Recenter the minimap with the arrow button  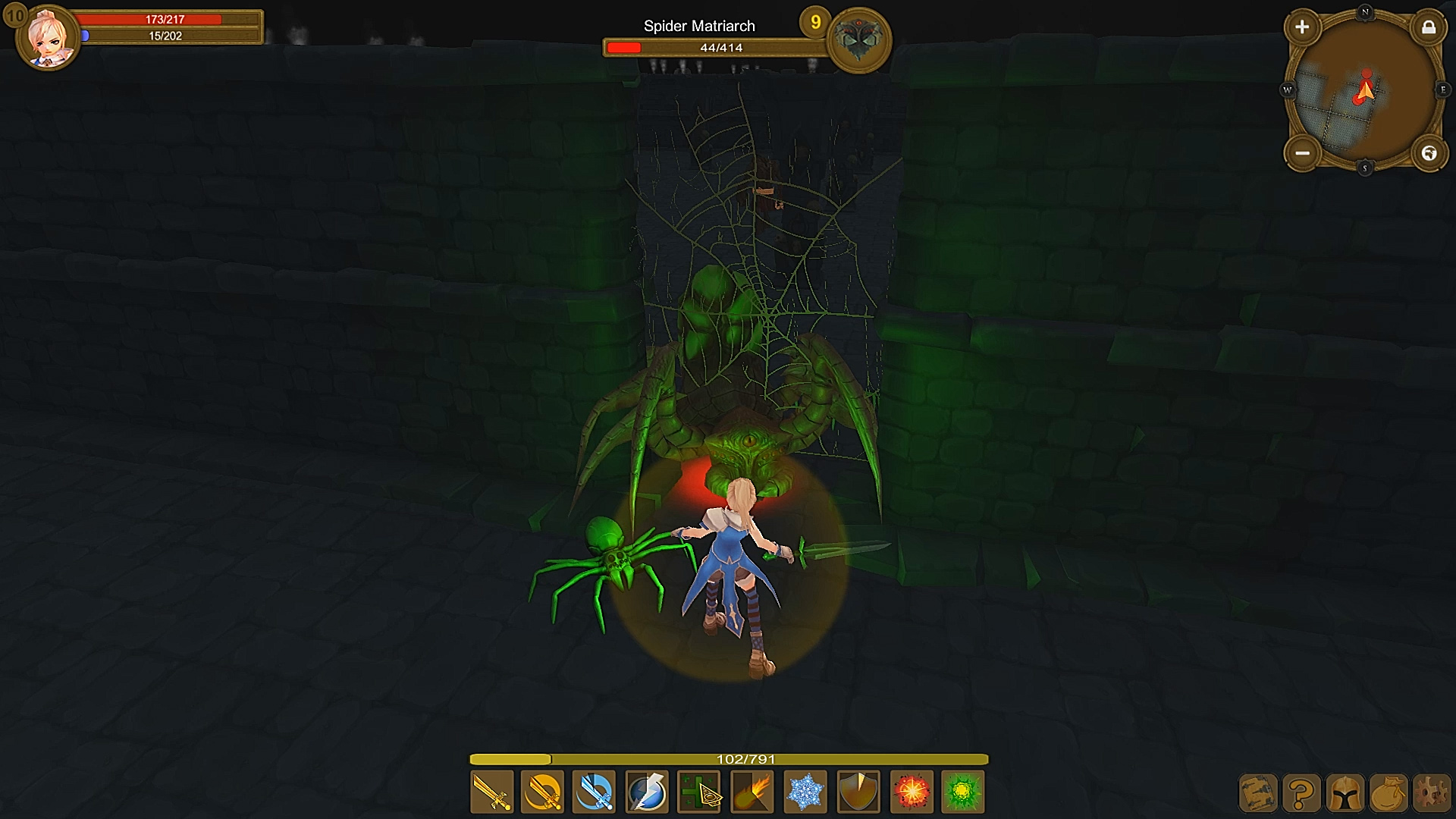[x=1430, y=153]
